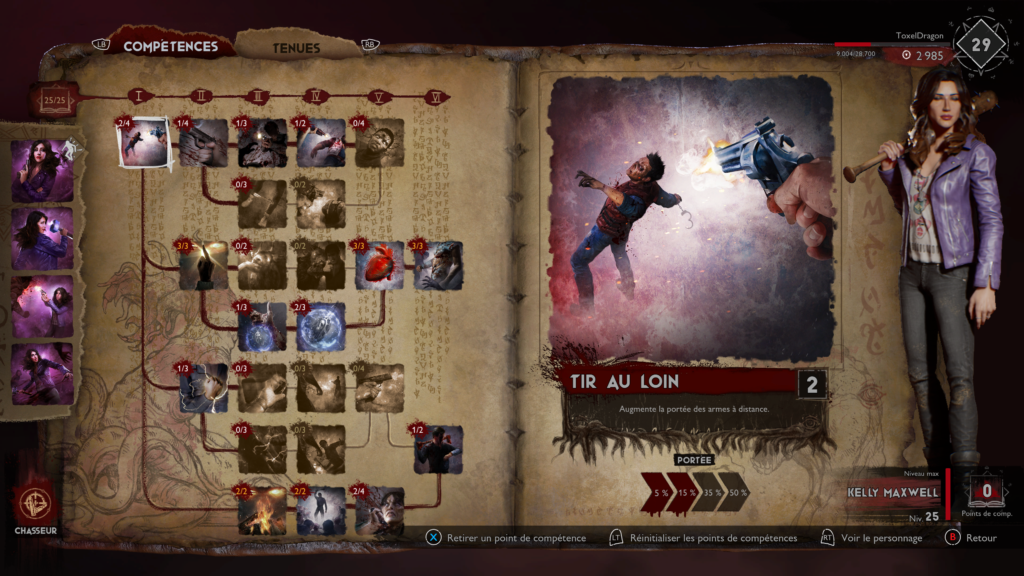Select the Tir au loin skill node
Image resolution: width=1024 pixels, height=576 pixels.
click(x=144, y=143)
